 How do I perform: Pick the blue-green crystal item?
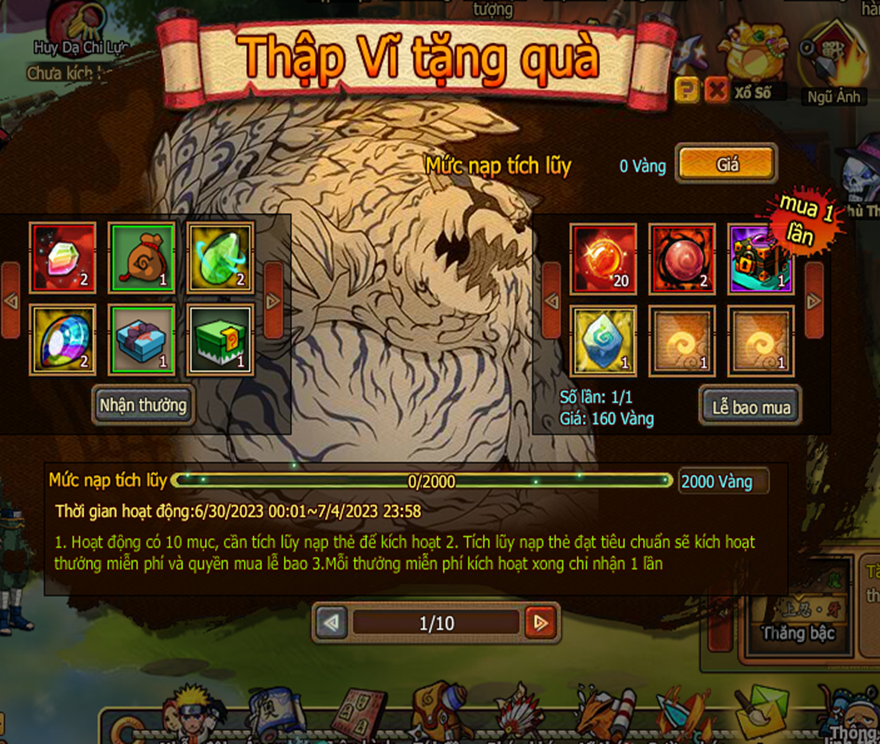pos(603,340)
